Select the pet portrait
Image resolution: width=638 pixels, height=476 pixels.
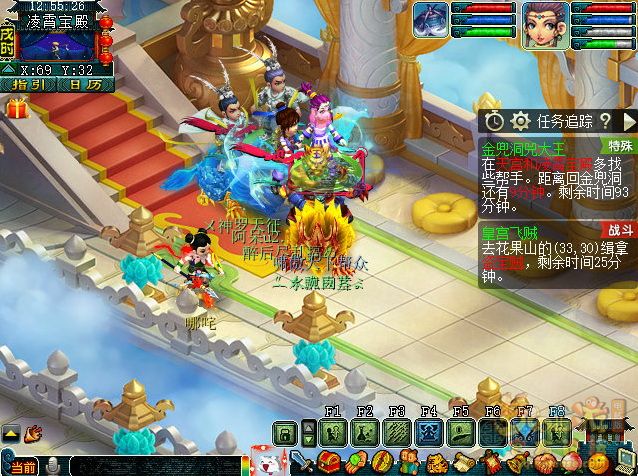(432, 20)
